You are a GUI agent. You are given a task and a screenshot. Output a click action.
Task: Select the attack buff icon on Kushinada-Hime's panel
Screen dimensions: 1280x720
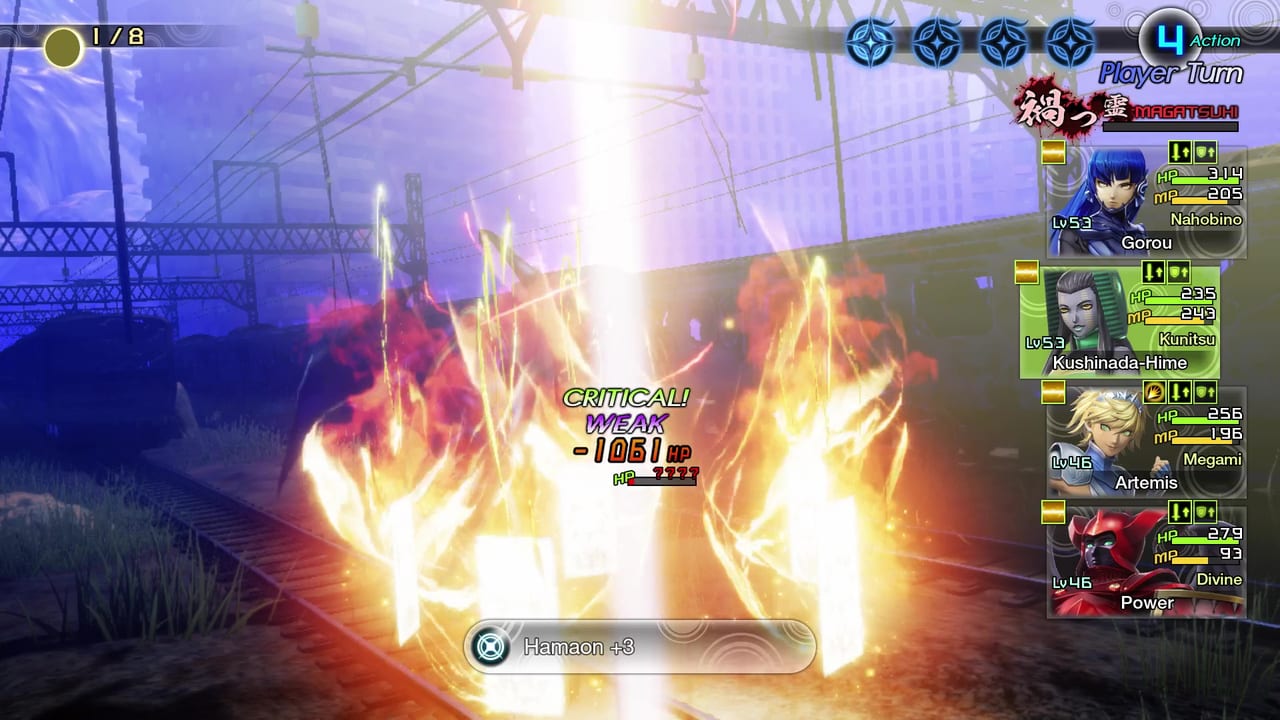click(1153, 274)
